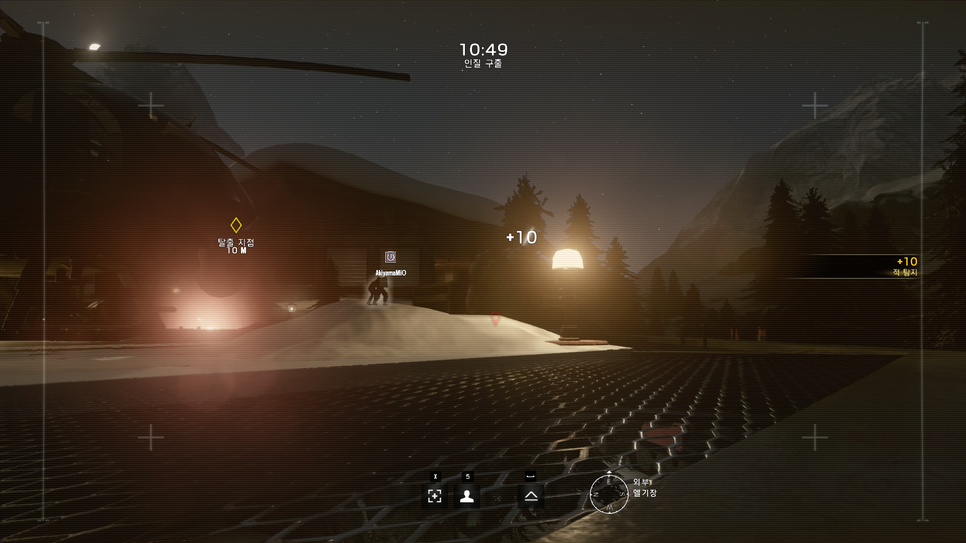
Task: Click the round compass dial
Action: point(608,493)
